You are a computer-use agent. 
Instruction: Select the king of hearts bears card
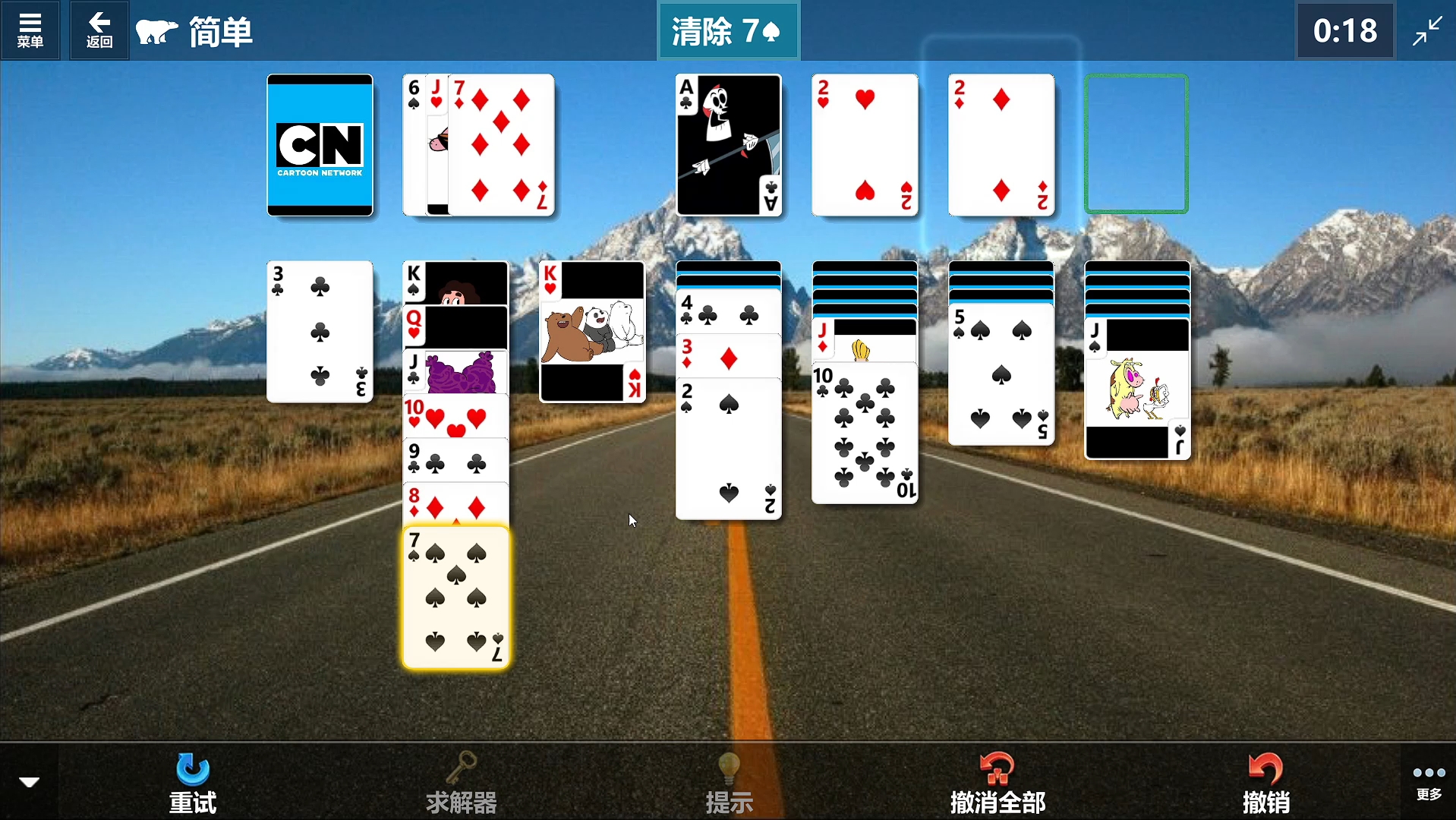pyautogui.click(x=592, y=332)
